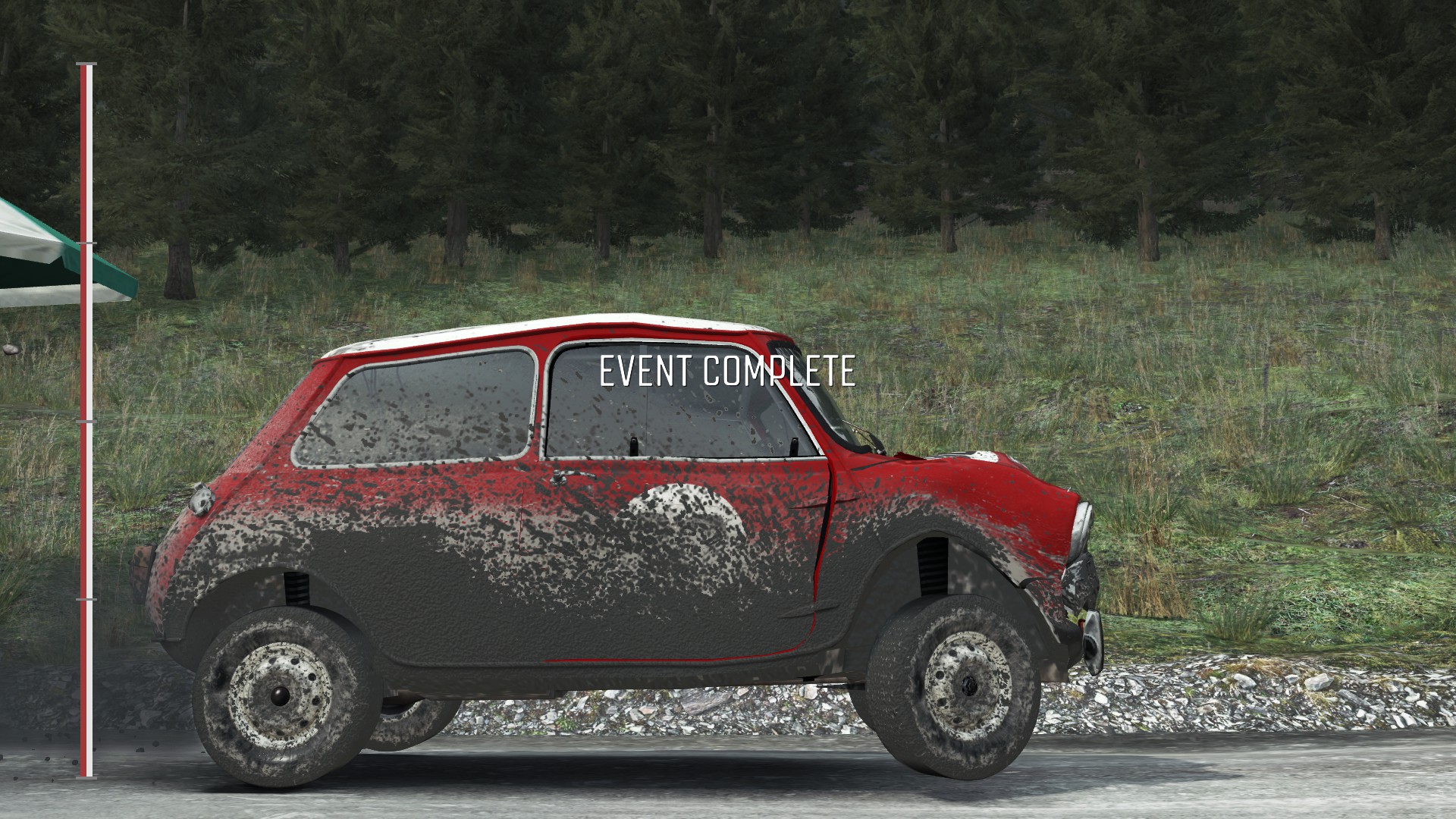Select the front suspension spring of the car

click(x=933, y=565)
